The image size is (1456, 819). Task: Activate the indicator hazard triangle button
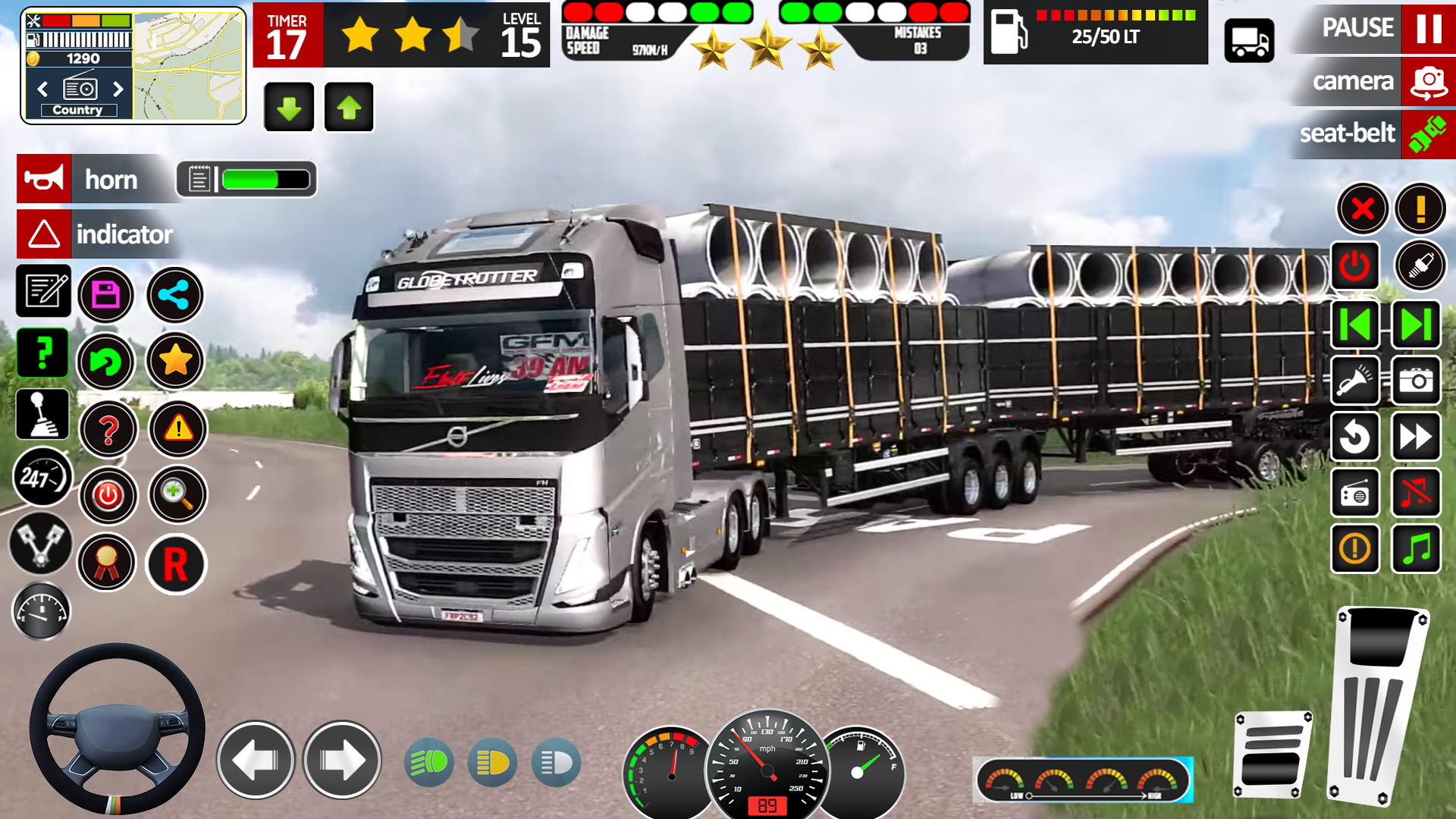[44, 234]
